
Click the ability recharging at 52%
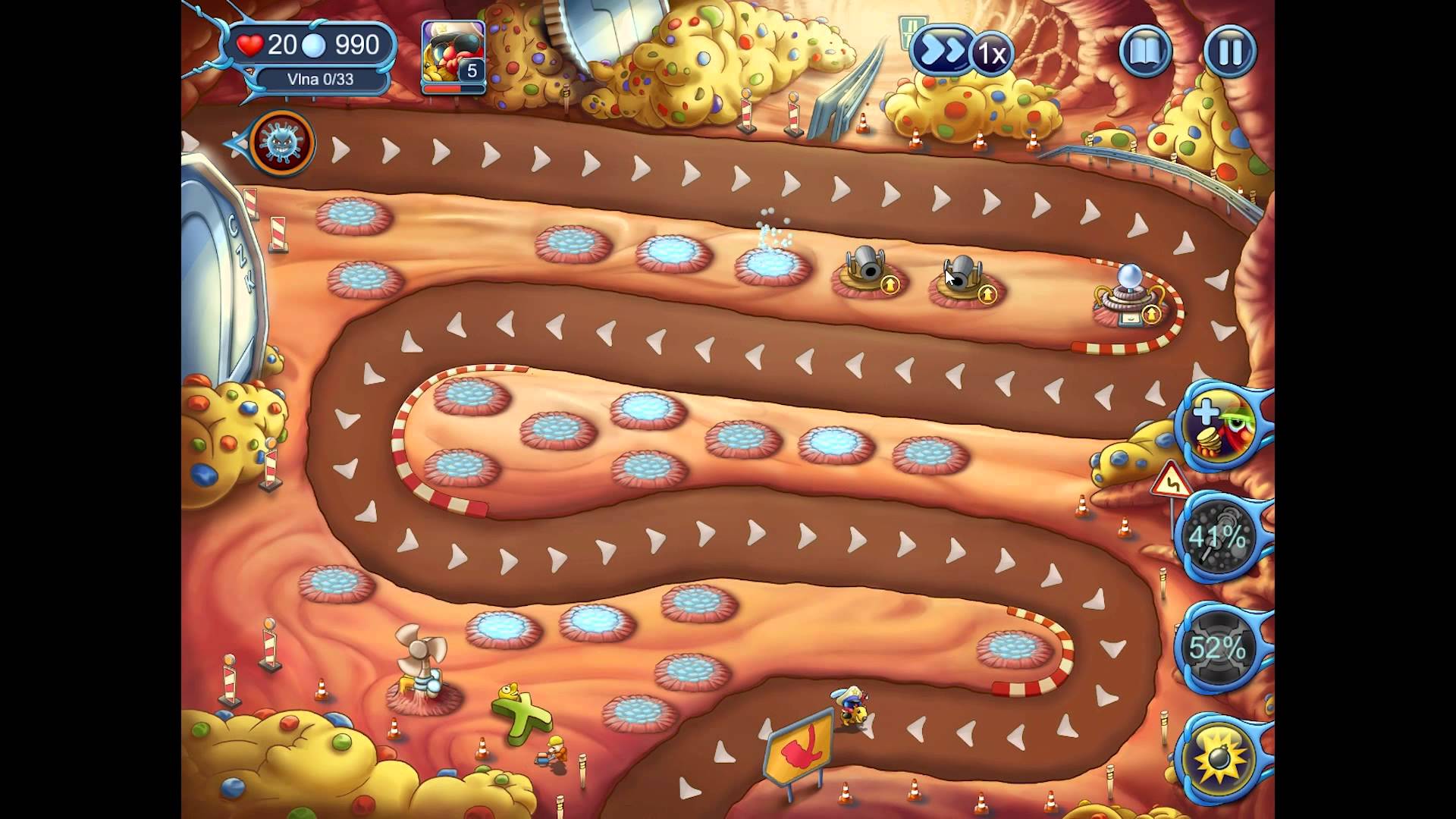(1217, 648)
